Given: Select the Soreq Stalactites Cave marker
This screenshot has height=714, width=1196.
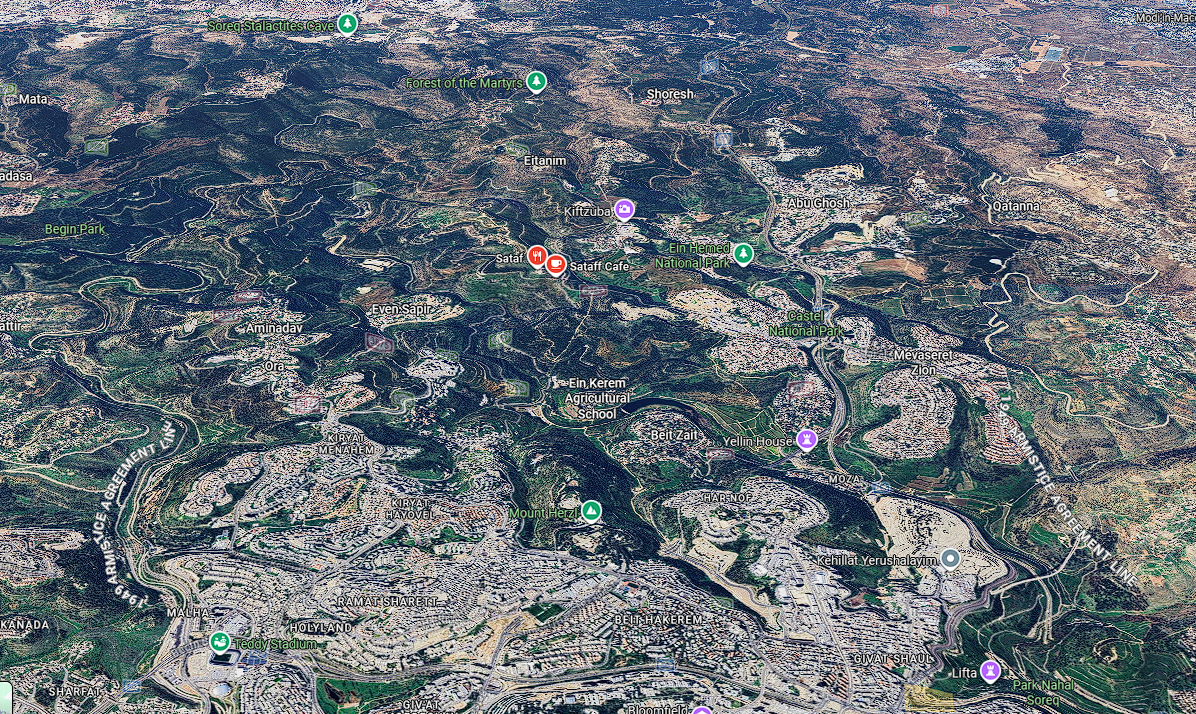Looking at the screenshot, I should [x=347, y=23].
